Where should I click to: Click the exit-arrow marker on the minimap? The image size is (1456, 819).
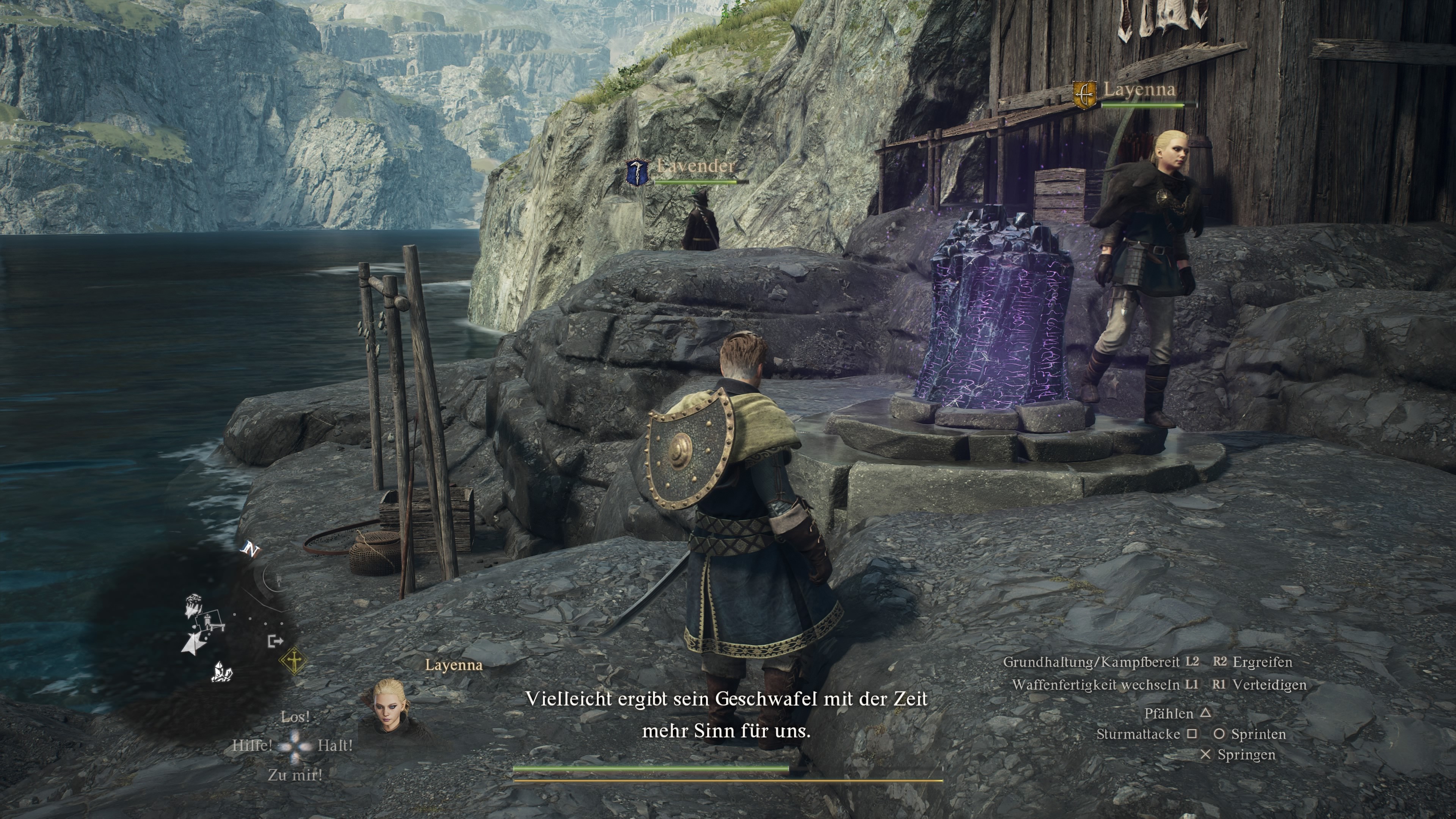(x=275, y=641)
